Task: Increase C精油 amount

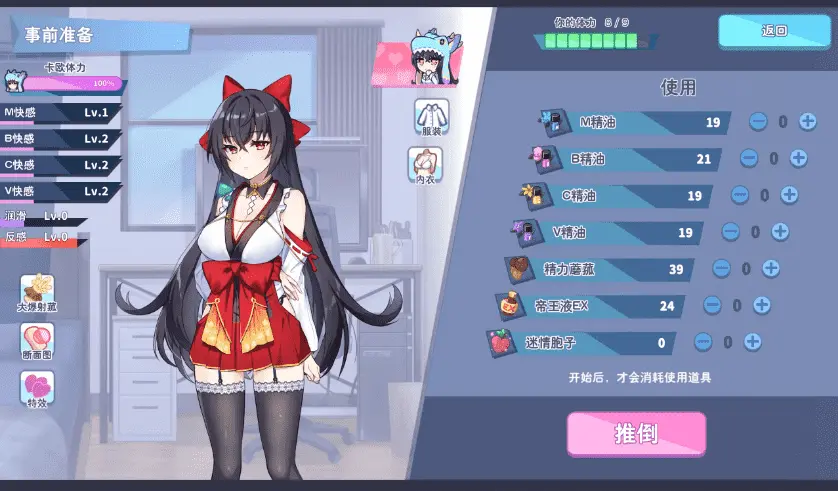Action: click(789, 195)
